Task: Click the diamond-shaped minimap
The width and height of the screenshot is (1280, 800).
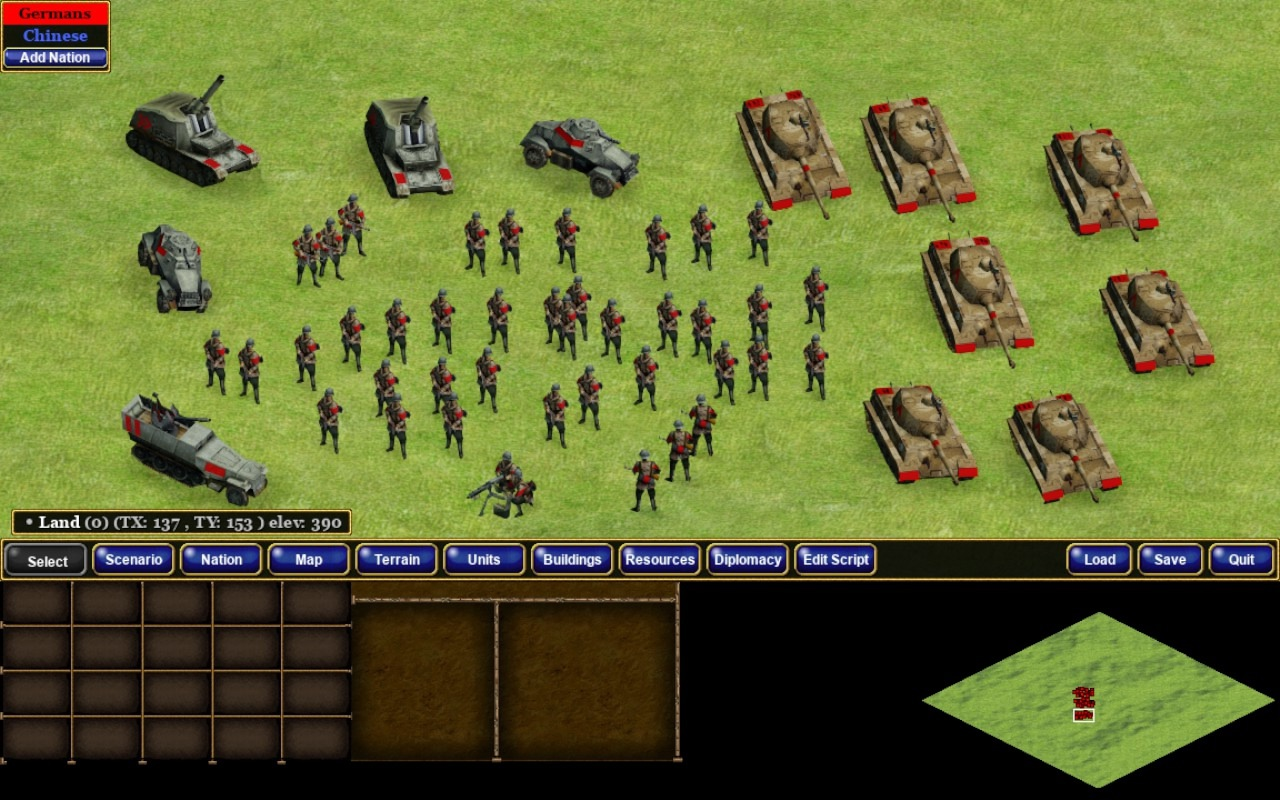Action: pos(1097,700)
